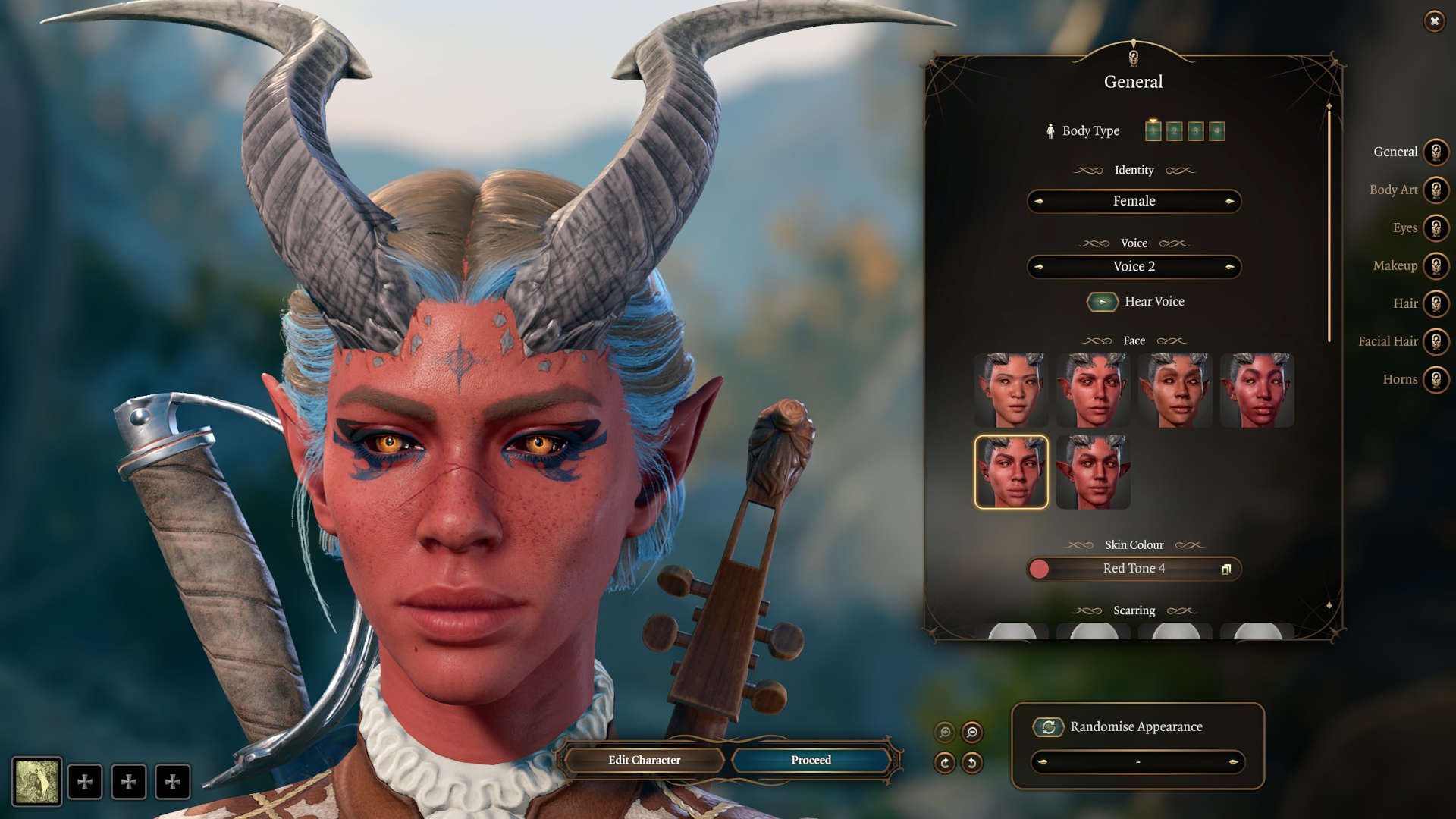
Task: Open the Red Tone 4 skin colour picker
Action: pos(1133,568)
